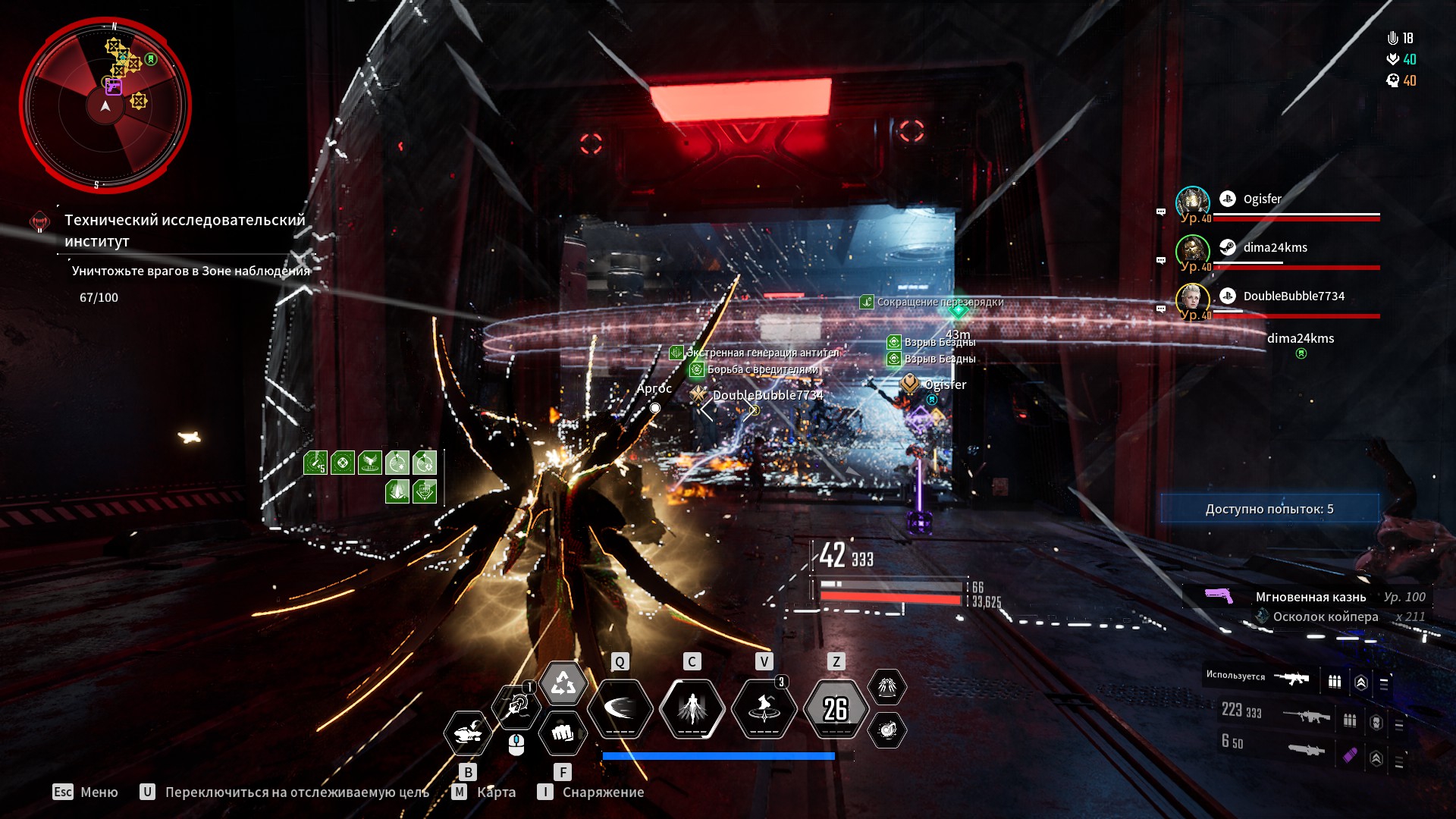Click the first green buff icon
The height and width of the screenshot is (819, 1456).
coord(315,463)
